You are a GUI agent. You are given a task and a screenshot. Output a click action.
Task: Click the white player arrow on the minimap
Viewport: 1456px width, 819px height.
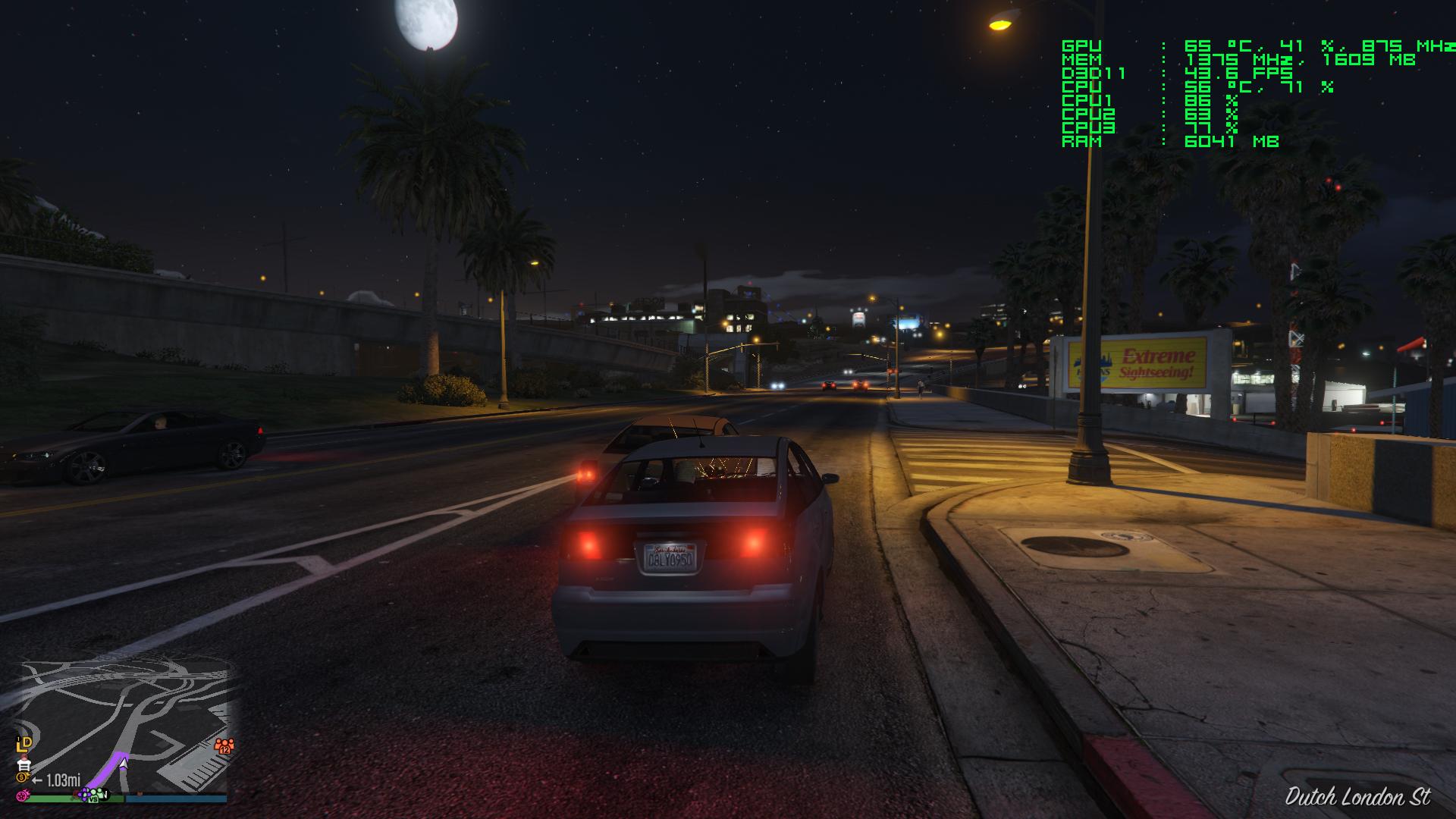point(123,763)
